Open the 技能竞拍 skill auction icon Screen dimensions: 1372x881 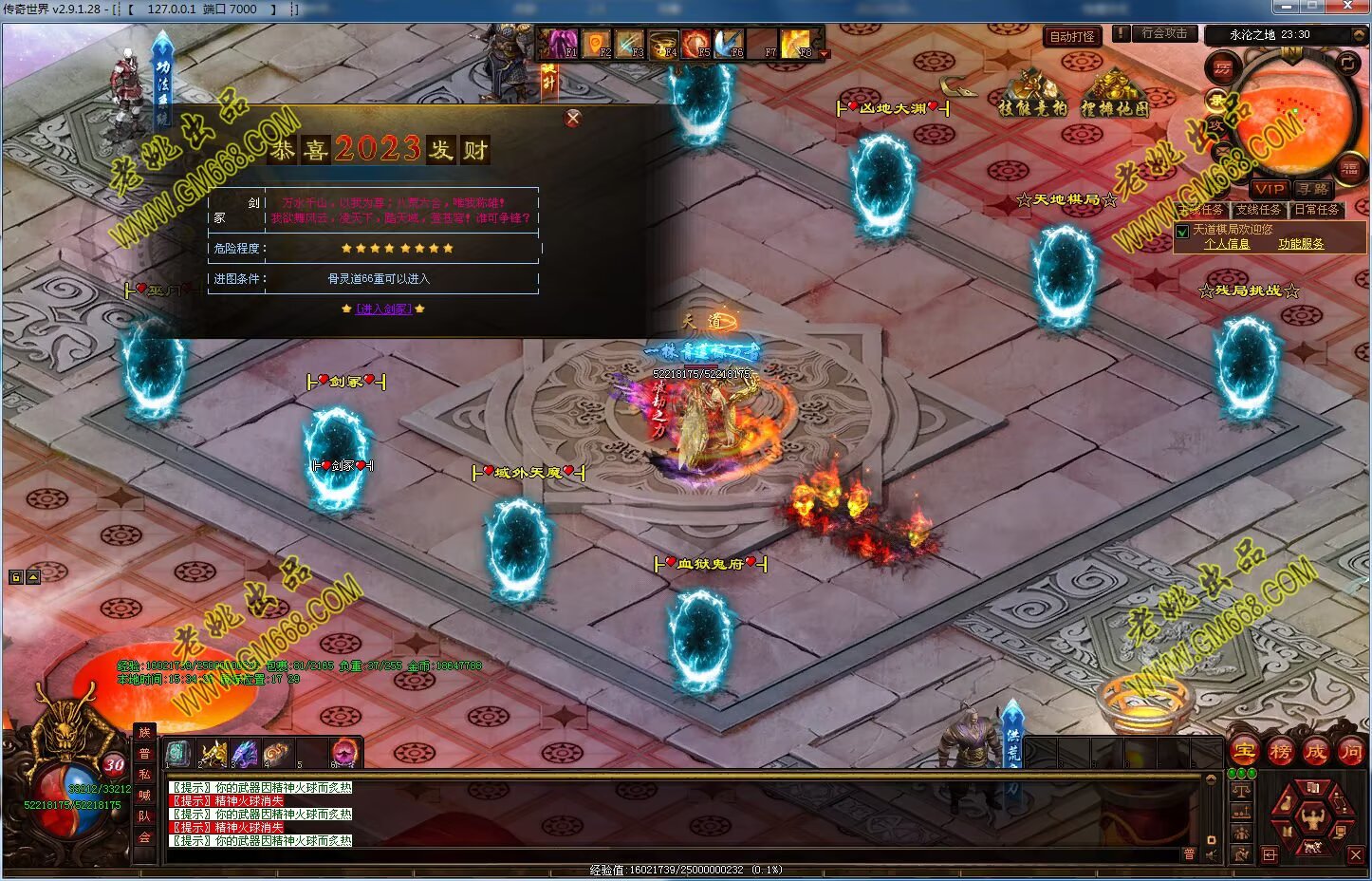(x=1032, y=97)
